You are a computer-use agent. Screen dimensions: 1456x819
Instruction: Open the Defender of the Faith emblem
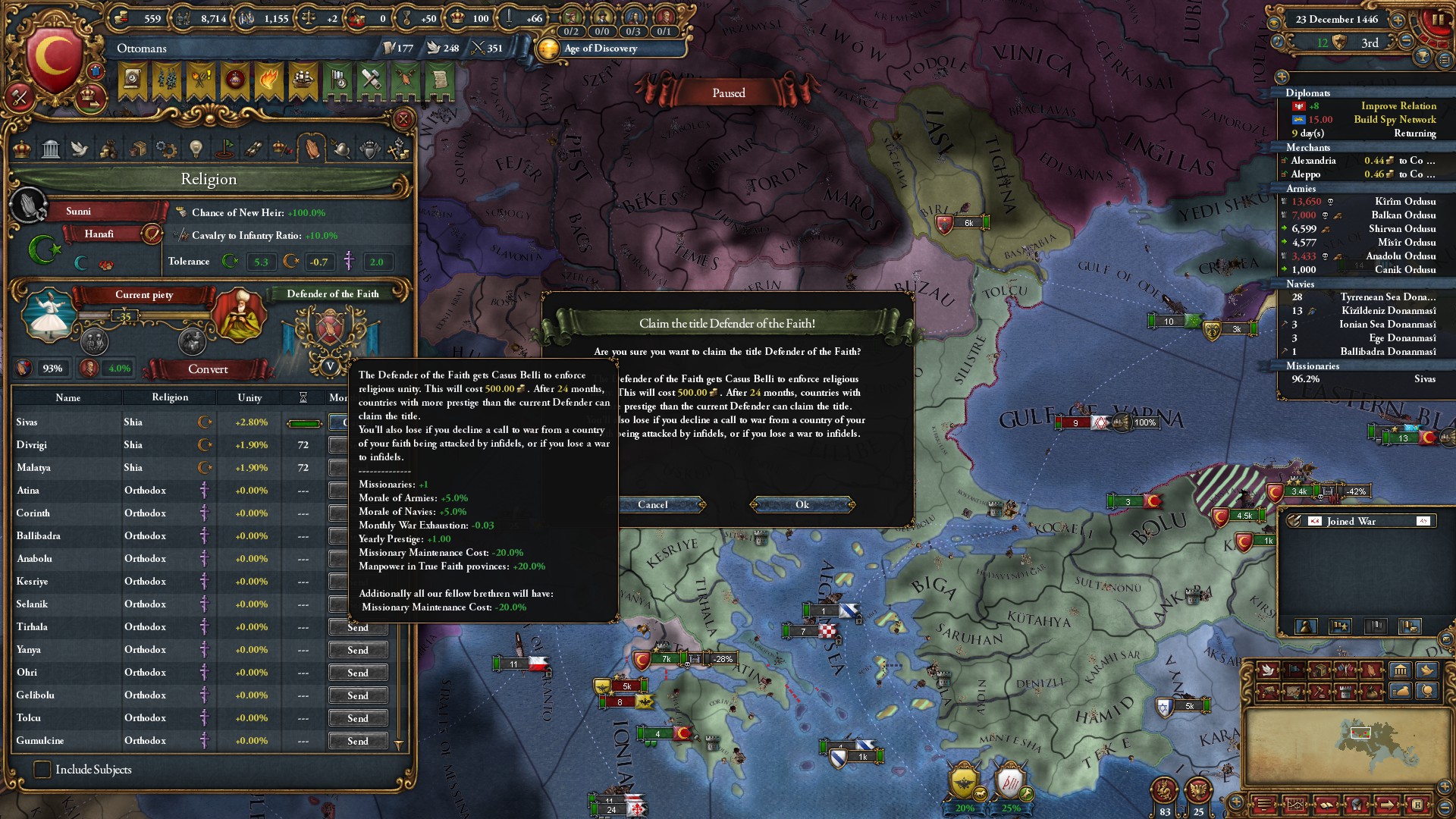tap(330, 330)
